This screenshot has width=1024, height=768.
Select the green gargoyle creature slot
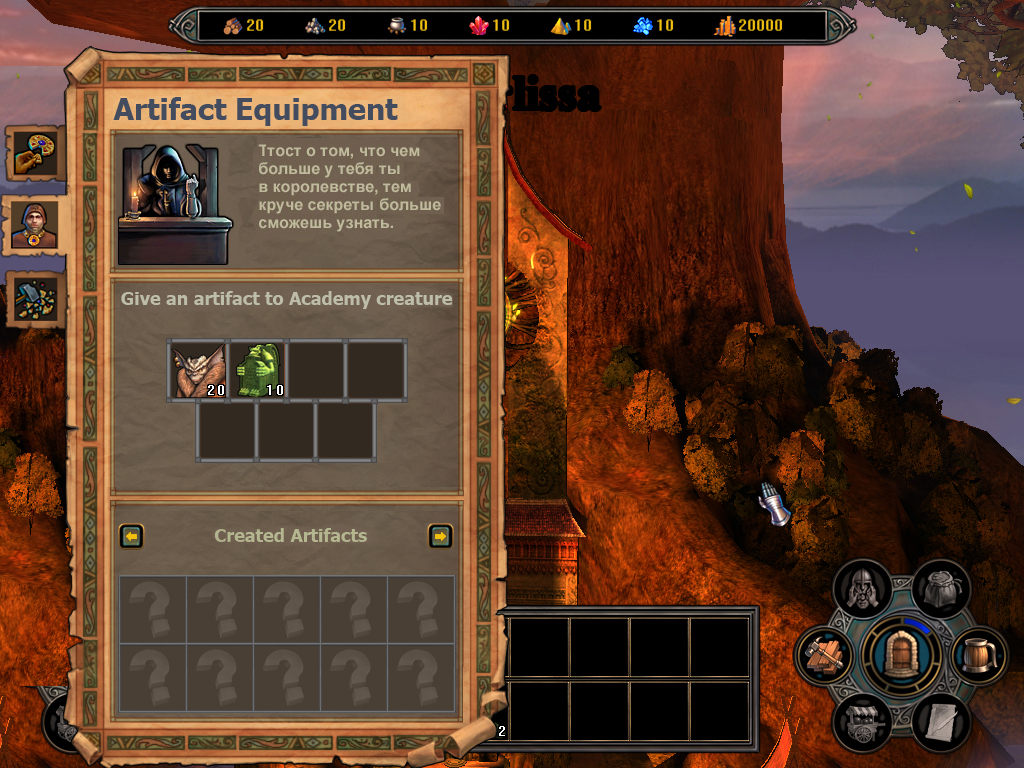click(x=257, y=370)
